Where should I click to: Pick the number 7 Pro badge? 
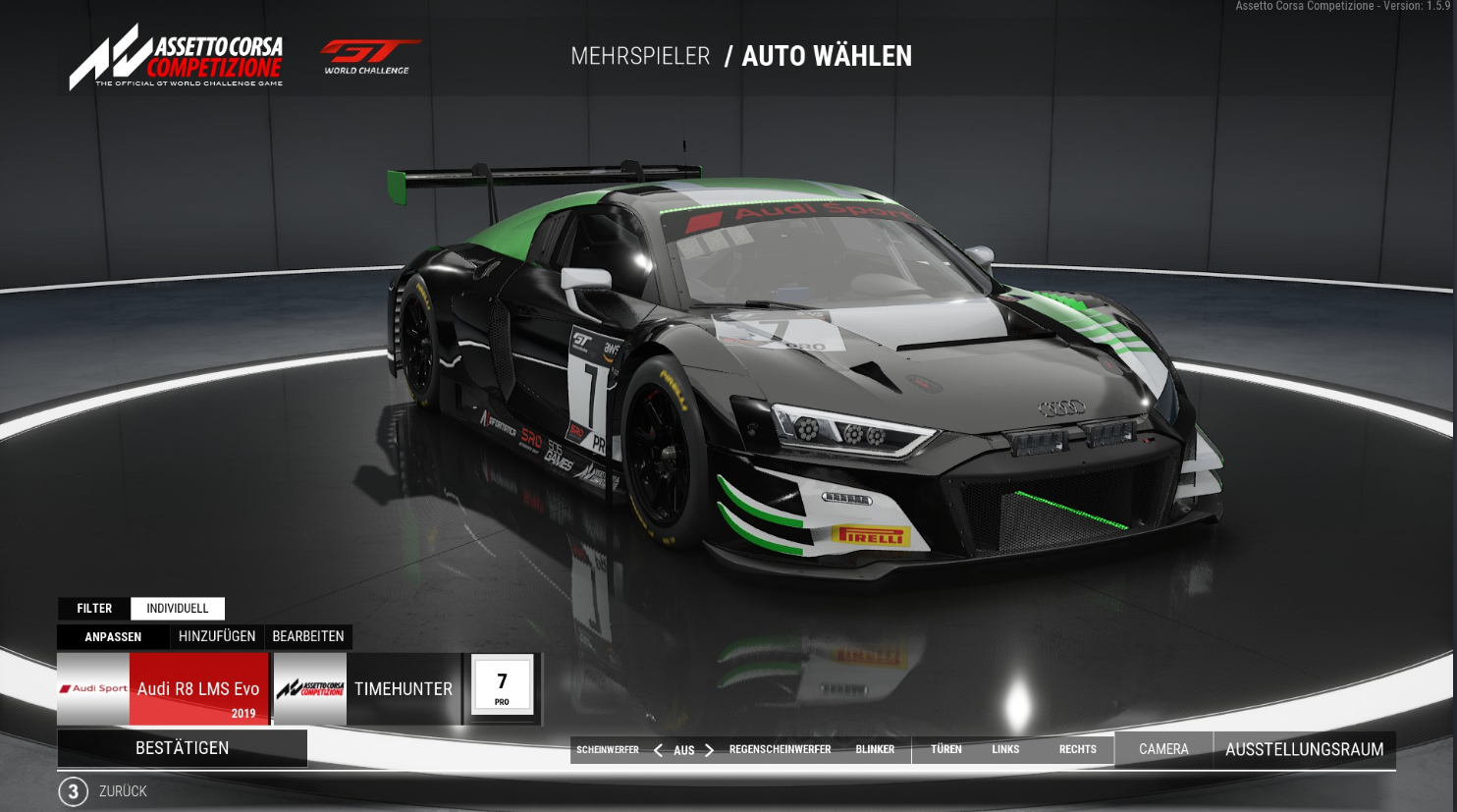click(502, 685)
